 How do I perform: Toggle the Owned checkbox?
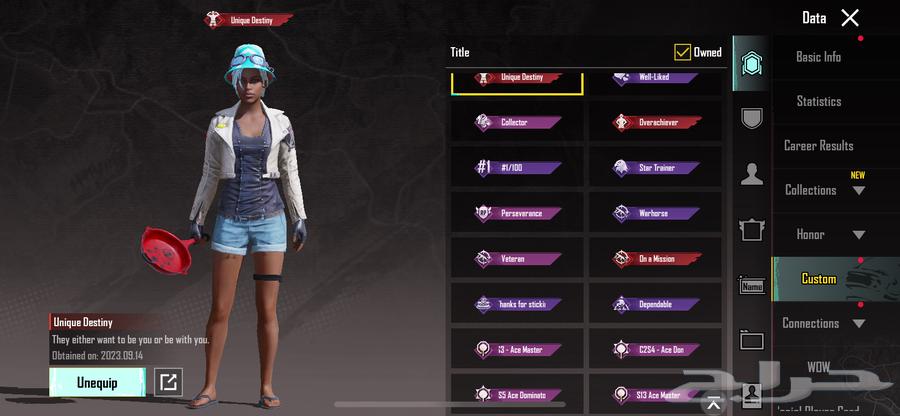pos(683,52)
